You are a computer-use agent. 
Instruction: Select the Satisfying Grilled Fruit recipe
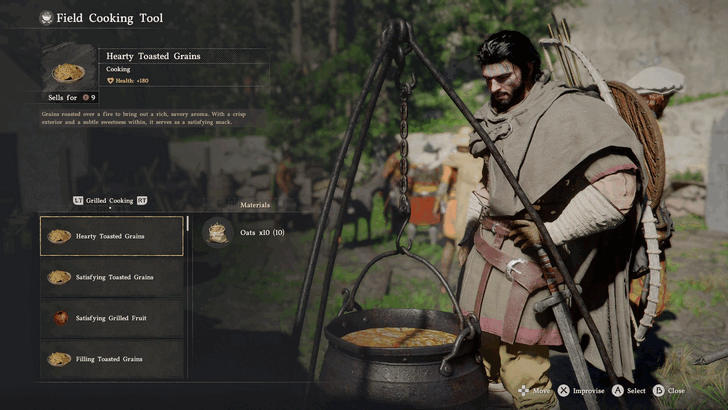(111, 318)
